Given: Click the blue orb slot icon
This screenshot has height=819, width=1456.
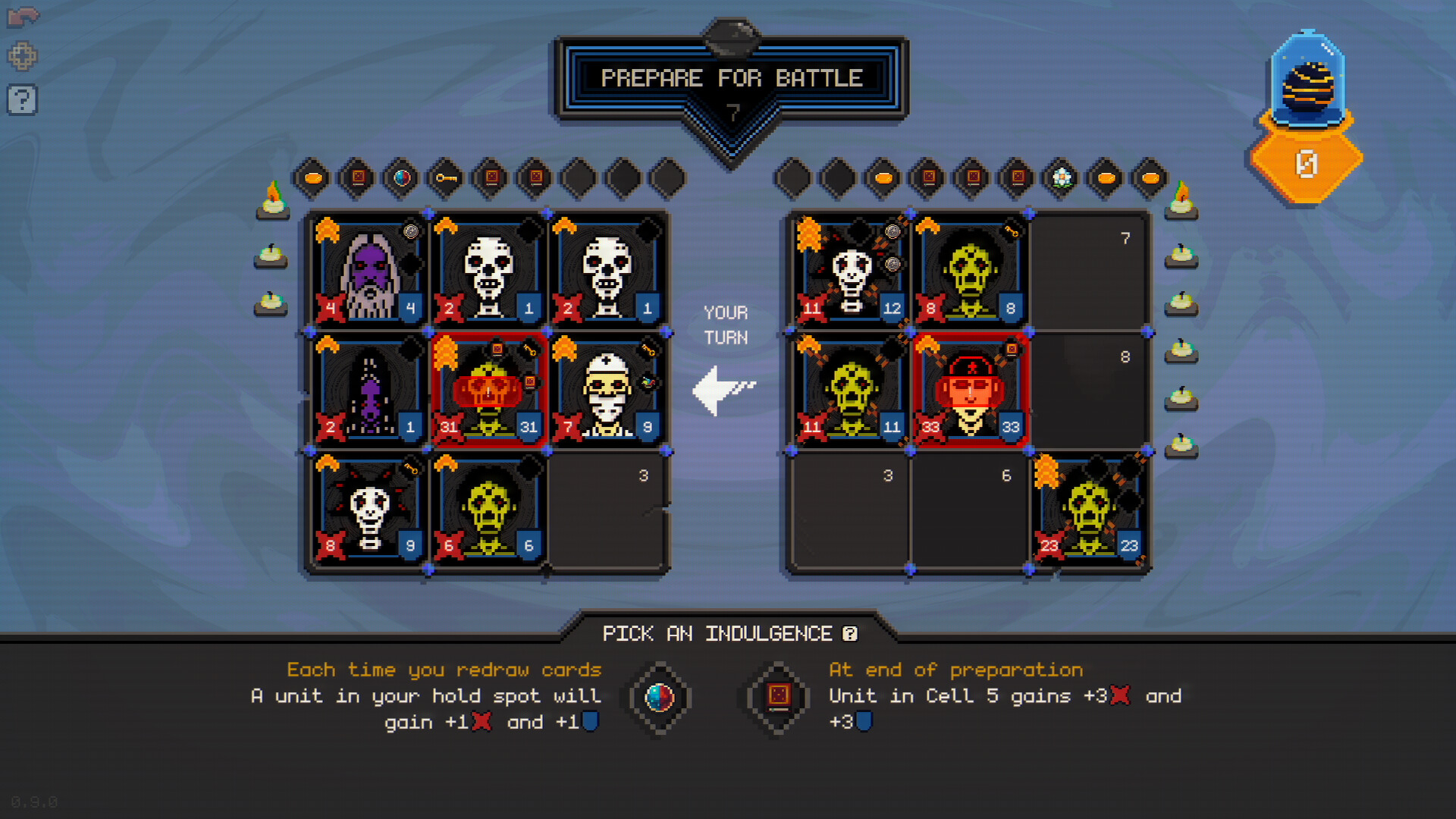Looking at the screenshot, I should coord(401,179).
